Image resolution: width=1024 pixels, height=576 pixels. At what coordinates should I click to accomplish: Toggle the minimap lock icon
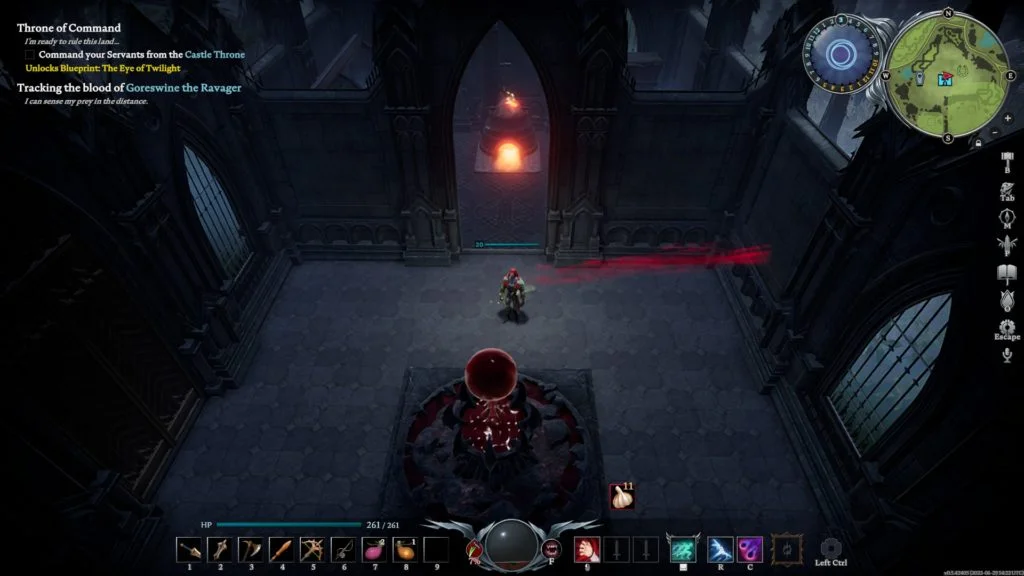pyautogui.click(x=977, y=143)
